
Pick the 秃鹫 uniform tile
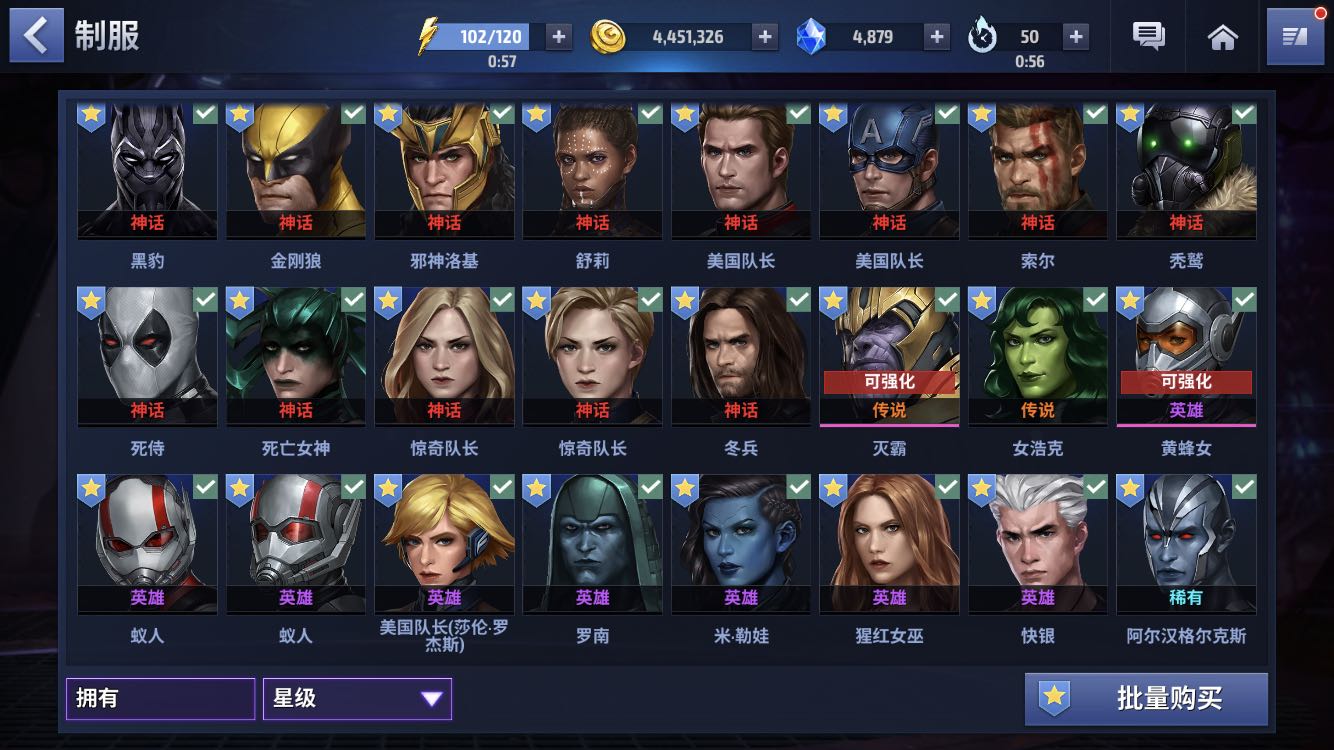click(1186, 171)
